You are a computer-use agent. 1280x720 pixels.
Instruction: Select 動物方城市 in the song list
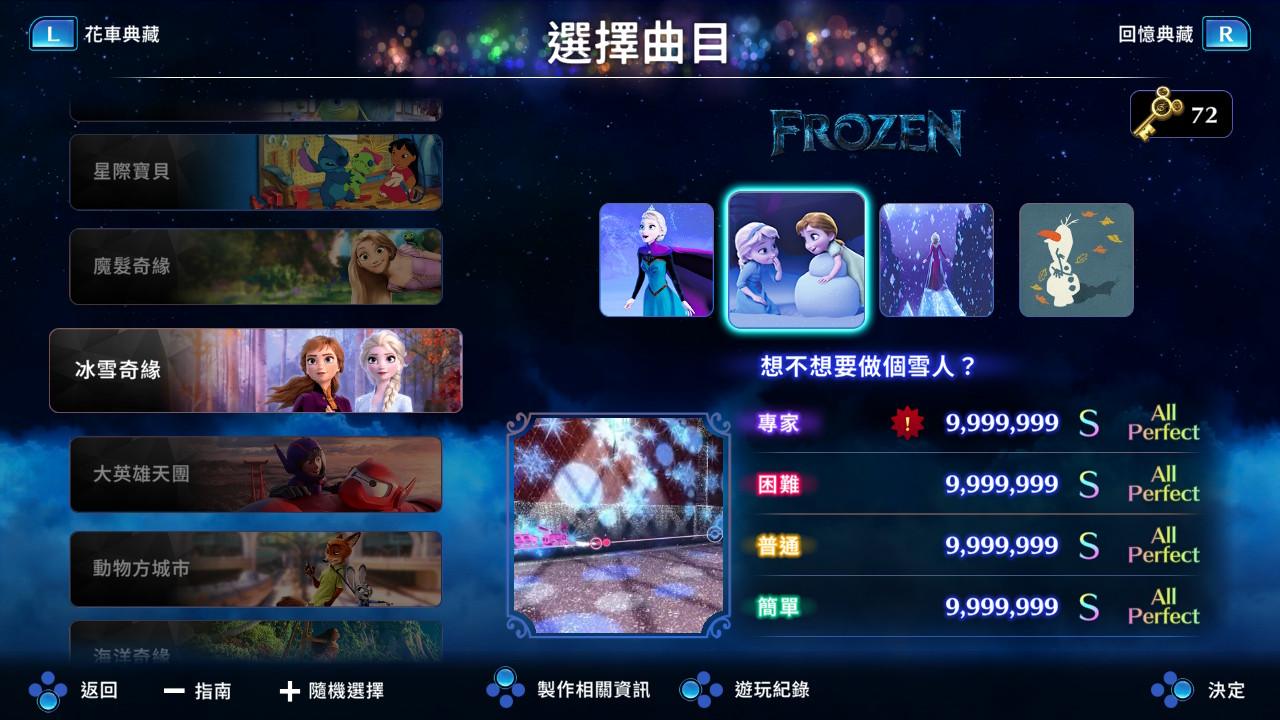tap(255, 569)
